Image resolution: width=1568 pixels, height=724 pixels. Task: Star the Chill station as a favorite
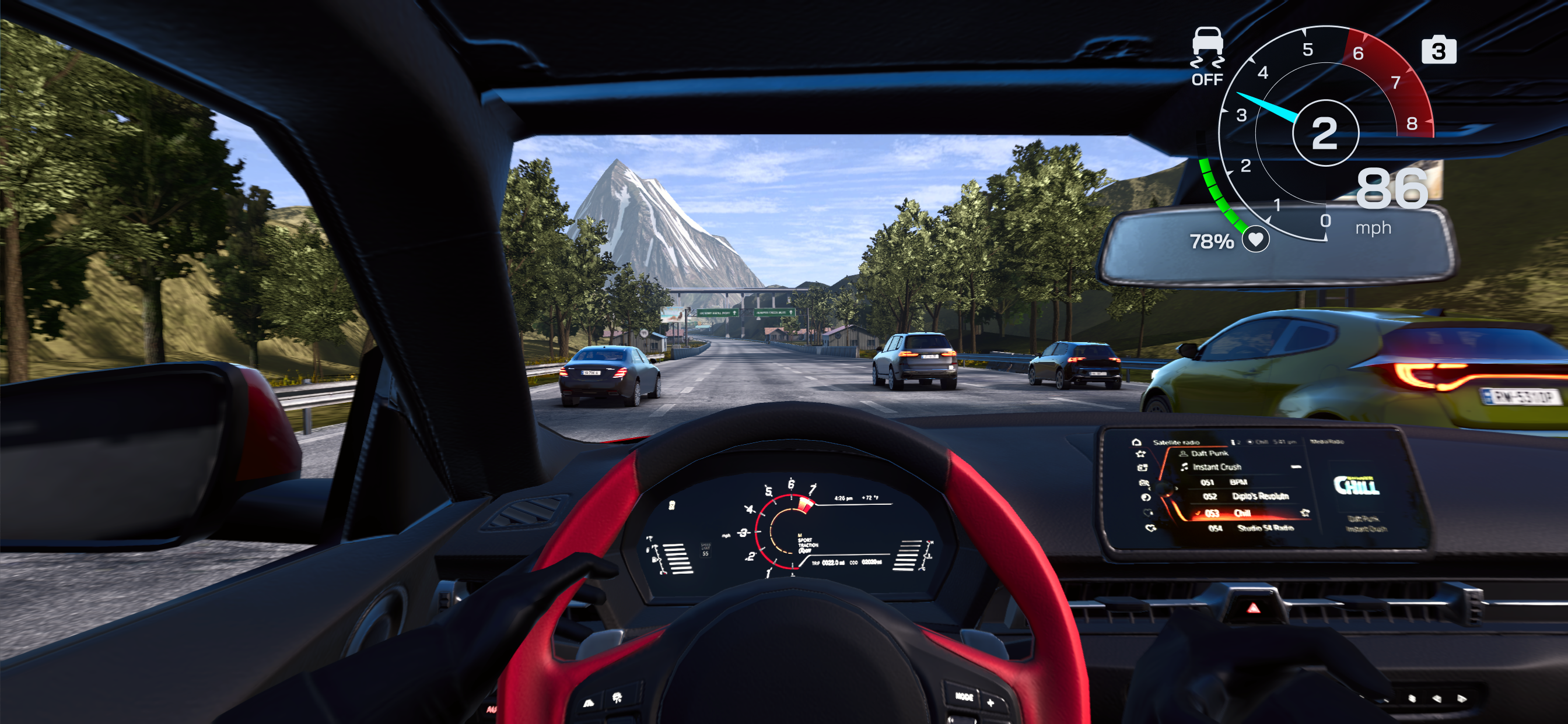pos(1305,513)
